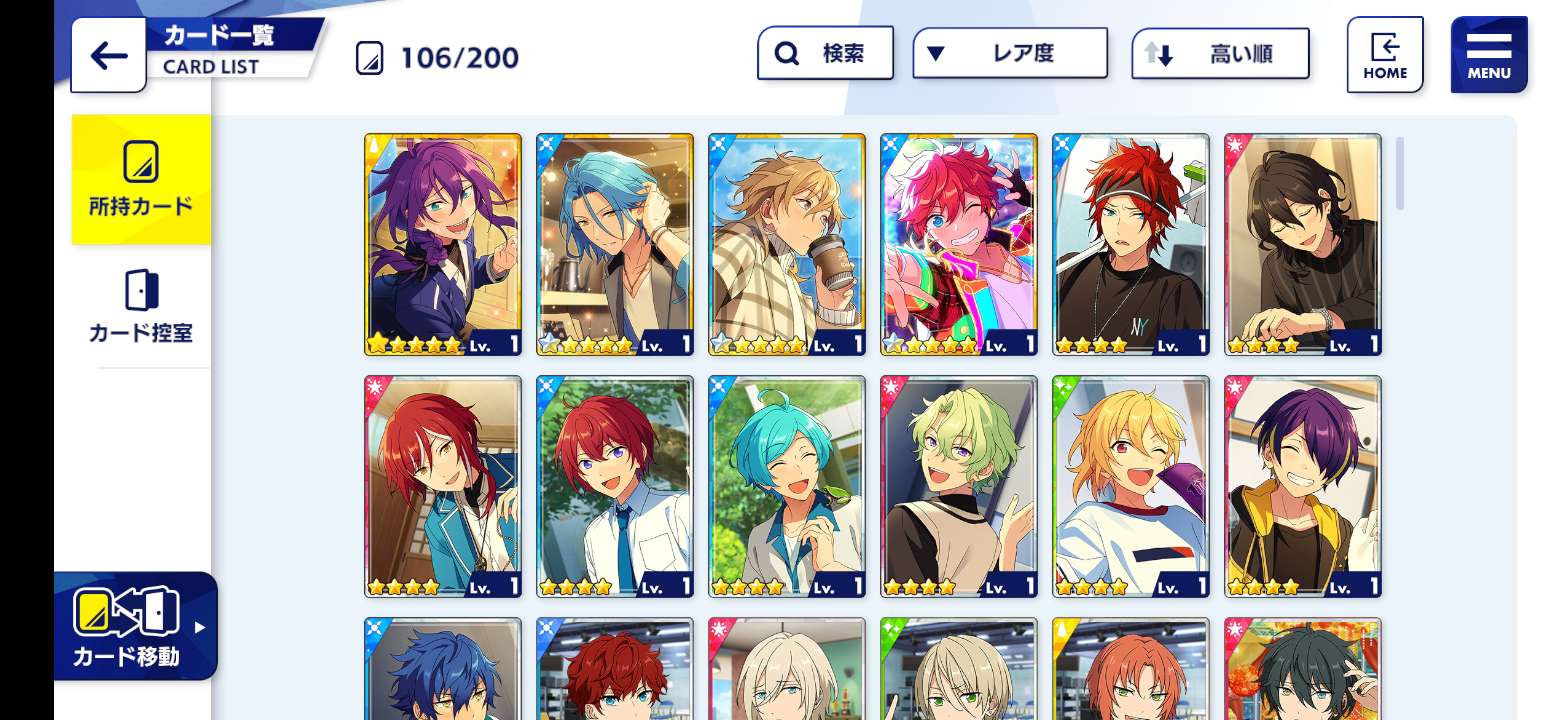1544x720 pixels.
Task: Tap the back arrow to leave CARD LIST
Action: (108, 56)
